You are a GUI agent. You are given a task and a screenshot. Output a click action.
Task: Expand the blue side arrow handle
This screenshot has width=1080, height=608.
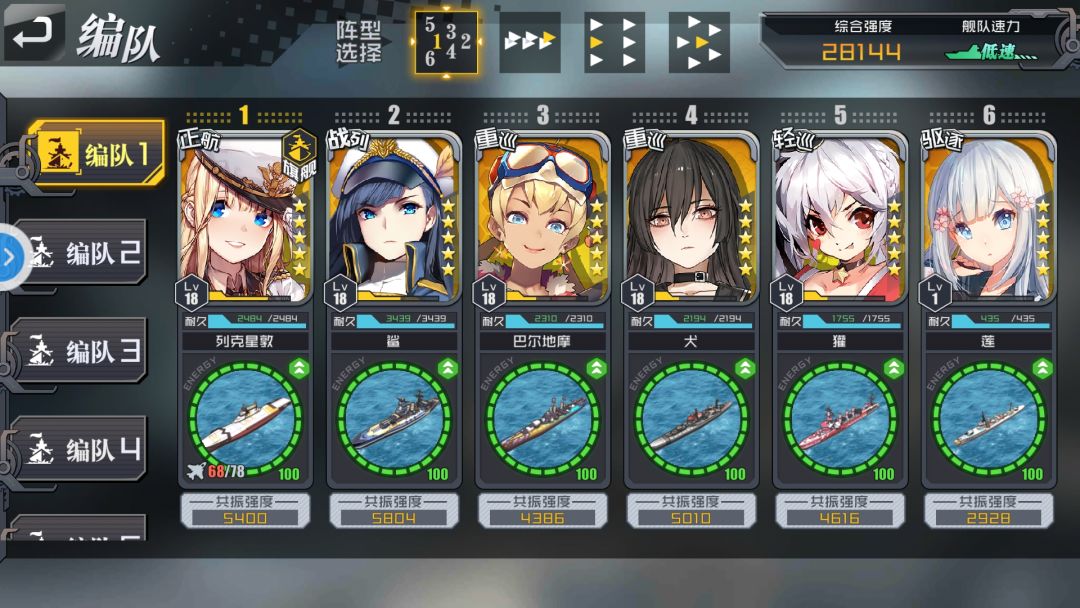pos(9,257)
